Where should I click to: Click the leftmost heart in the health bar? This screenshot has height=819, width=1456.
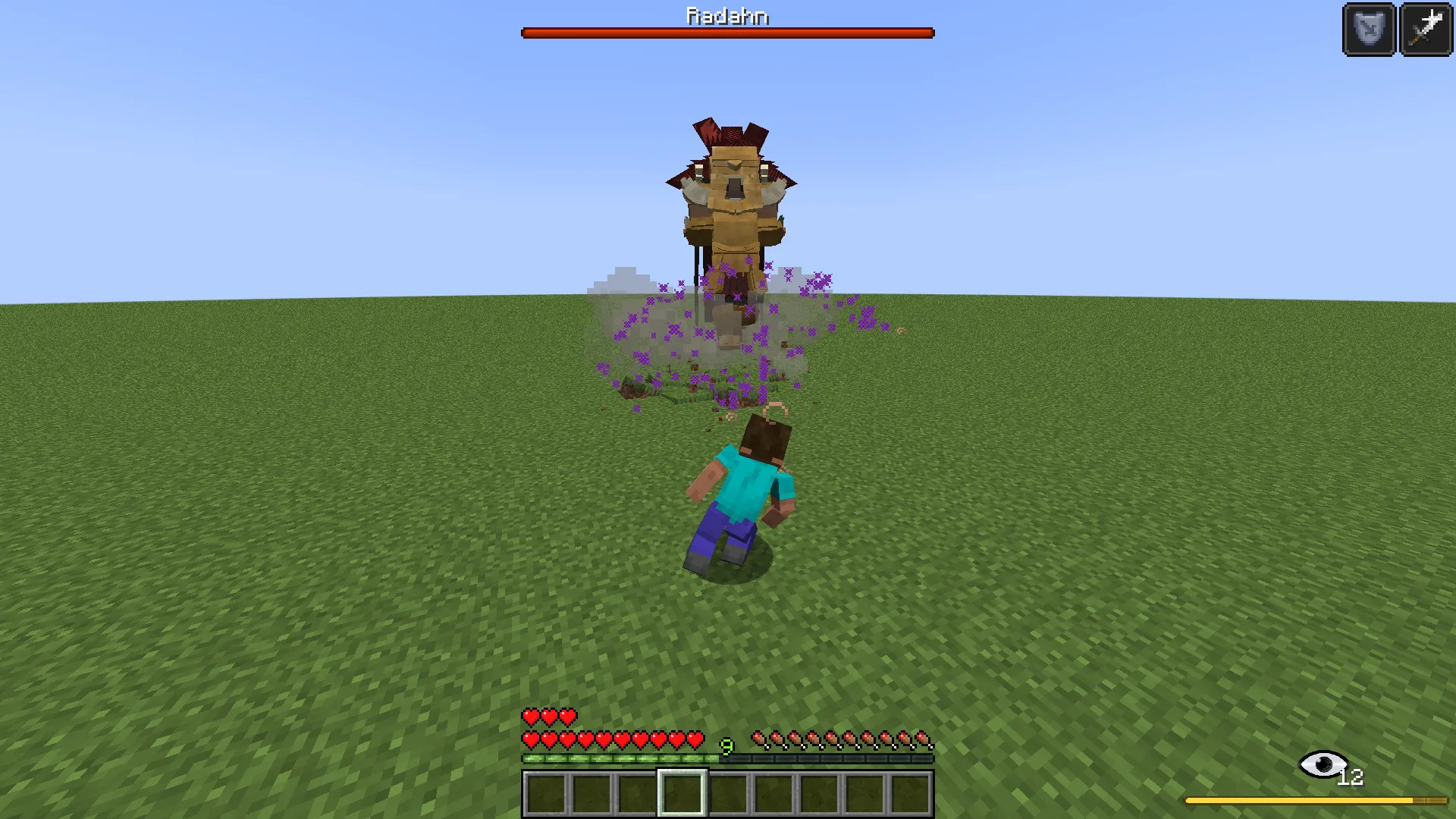529,737
